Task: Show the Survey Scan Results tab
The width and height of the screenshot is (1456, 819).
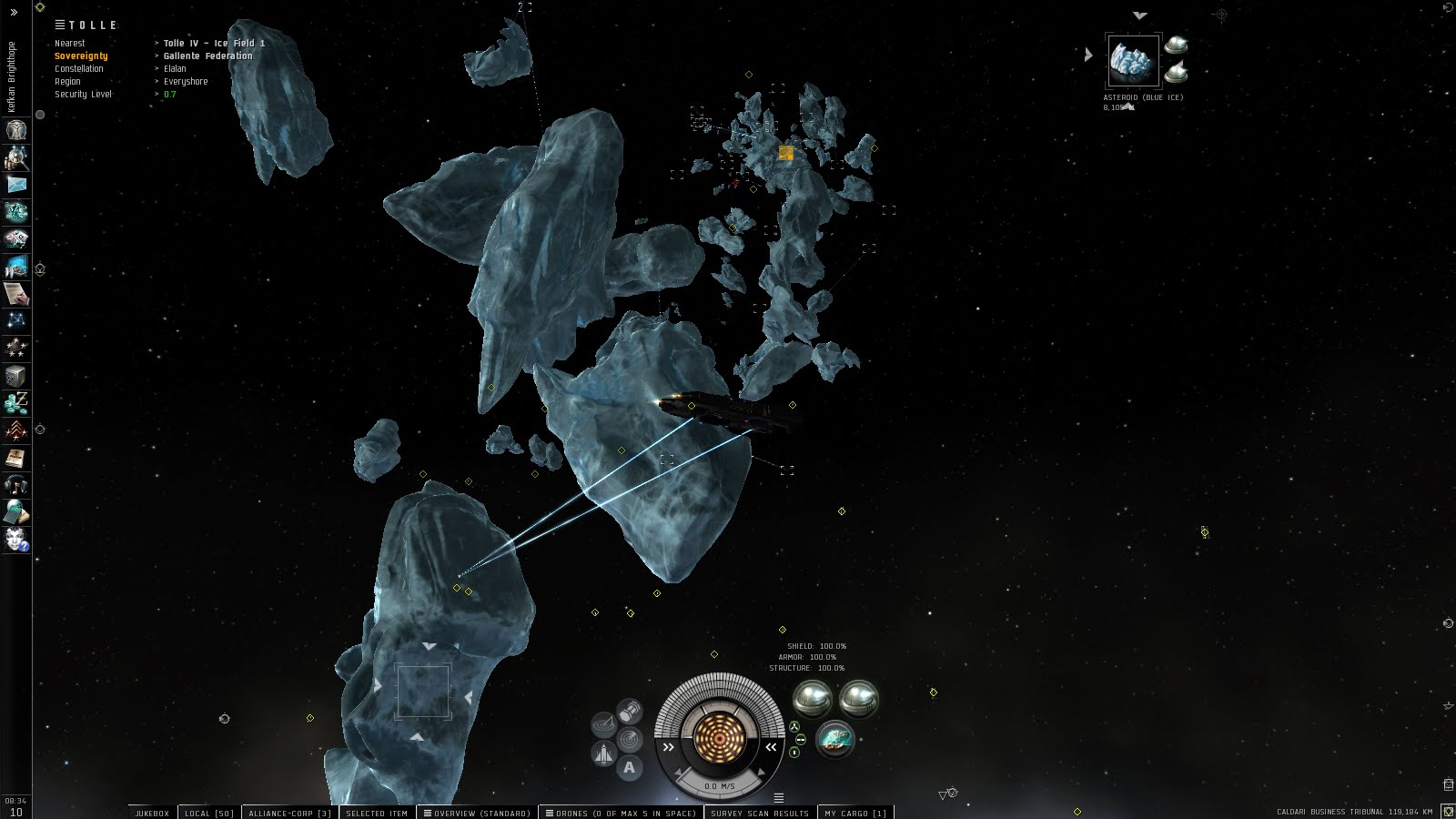Action: (x=760, y=813)
